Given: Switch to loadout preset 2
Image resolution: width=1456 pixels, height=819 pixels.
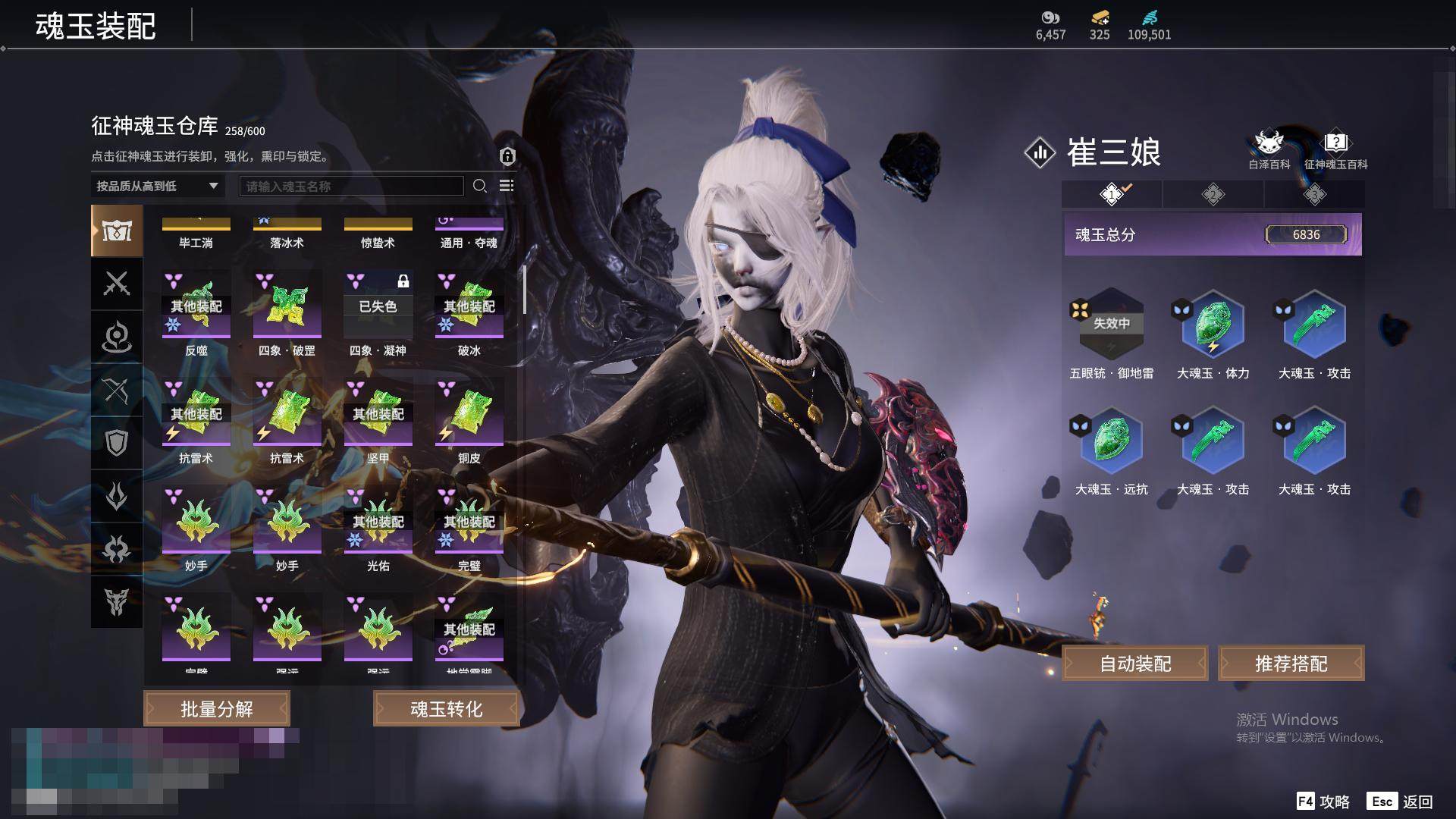Looking at the screenshot, I should pos(1213,194).
